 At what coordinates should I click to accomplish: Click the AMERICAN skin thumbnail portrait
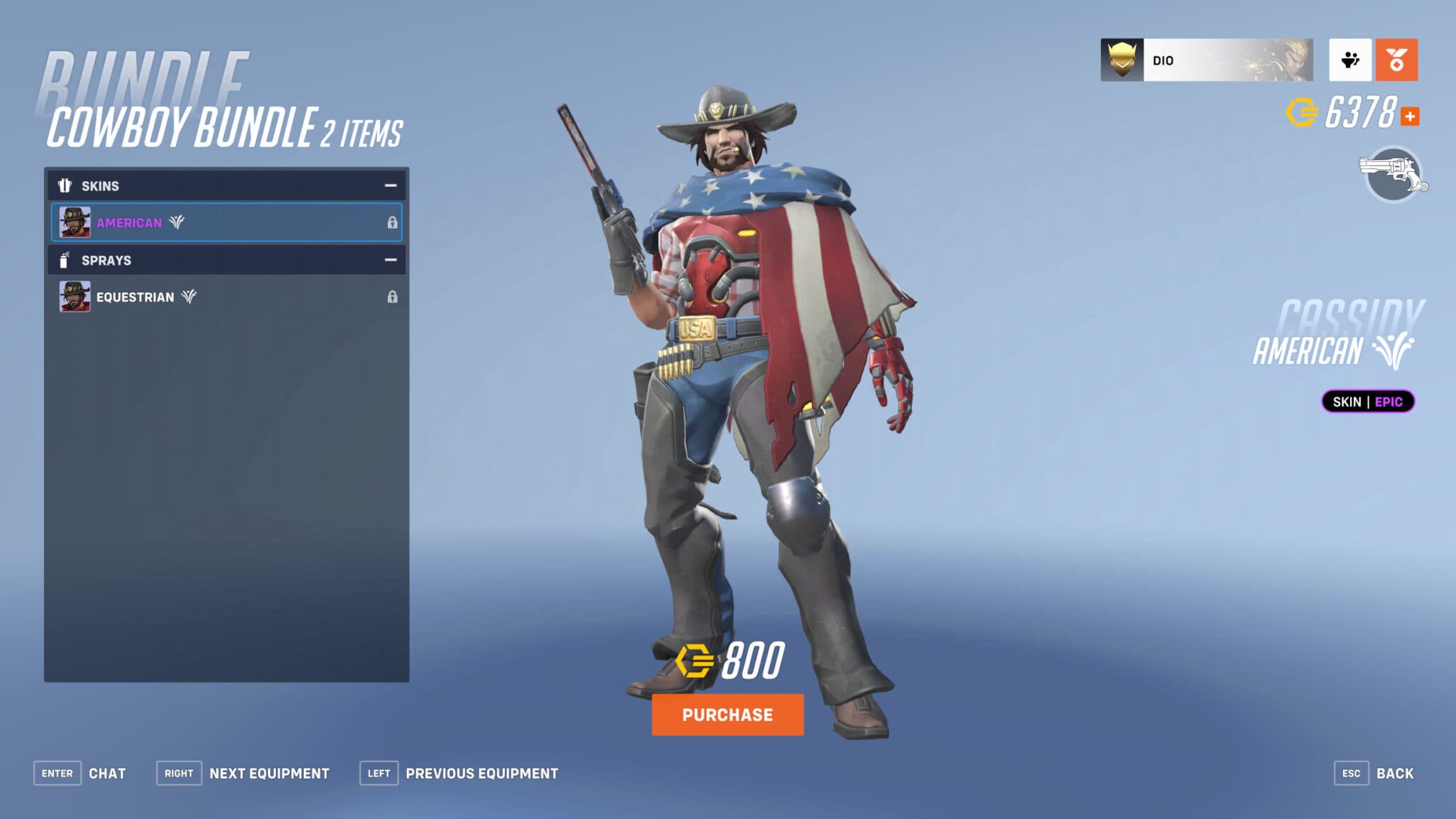75,222
